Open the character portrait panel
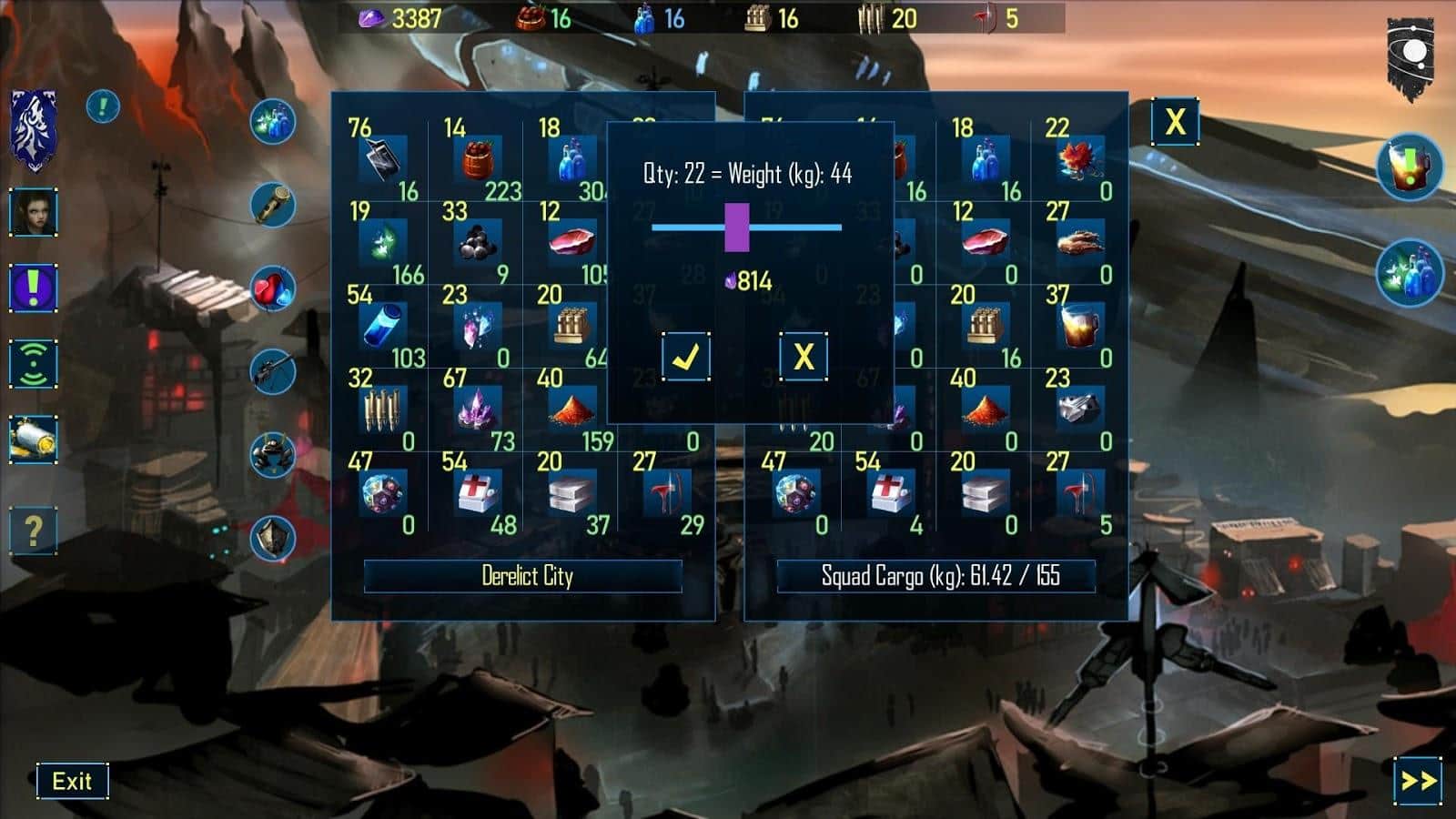The height and width of the screenshot is (819, 1456). click(x=34, y=212)
